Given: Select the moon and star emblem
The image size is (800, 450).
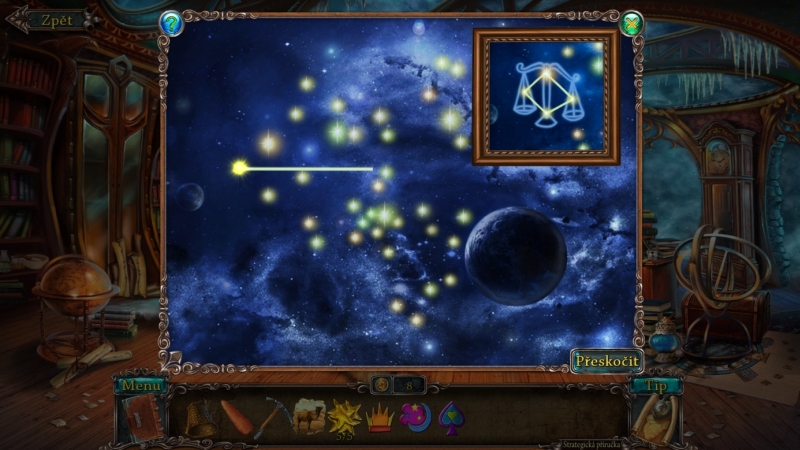Looking at the screenshot, I should (x=414, y=415).
